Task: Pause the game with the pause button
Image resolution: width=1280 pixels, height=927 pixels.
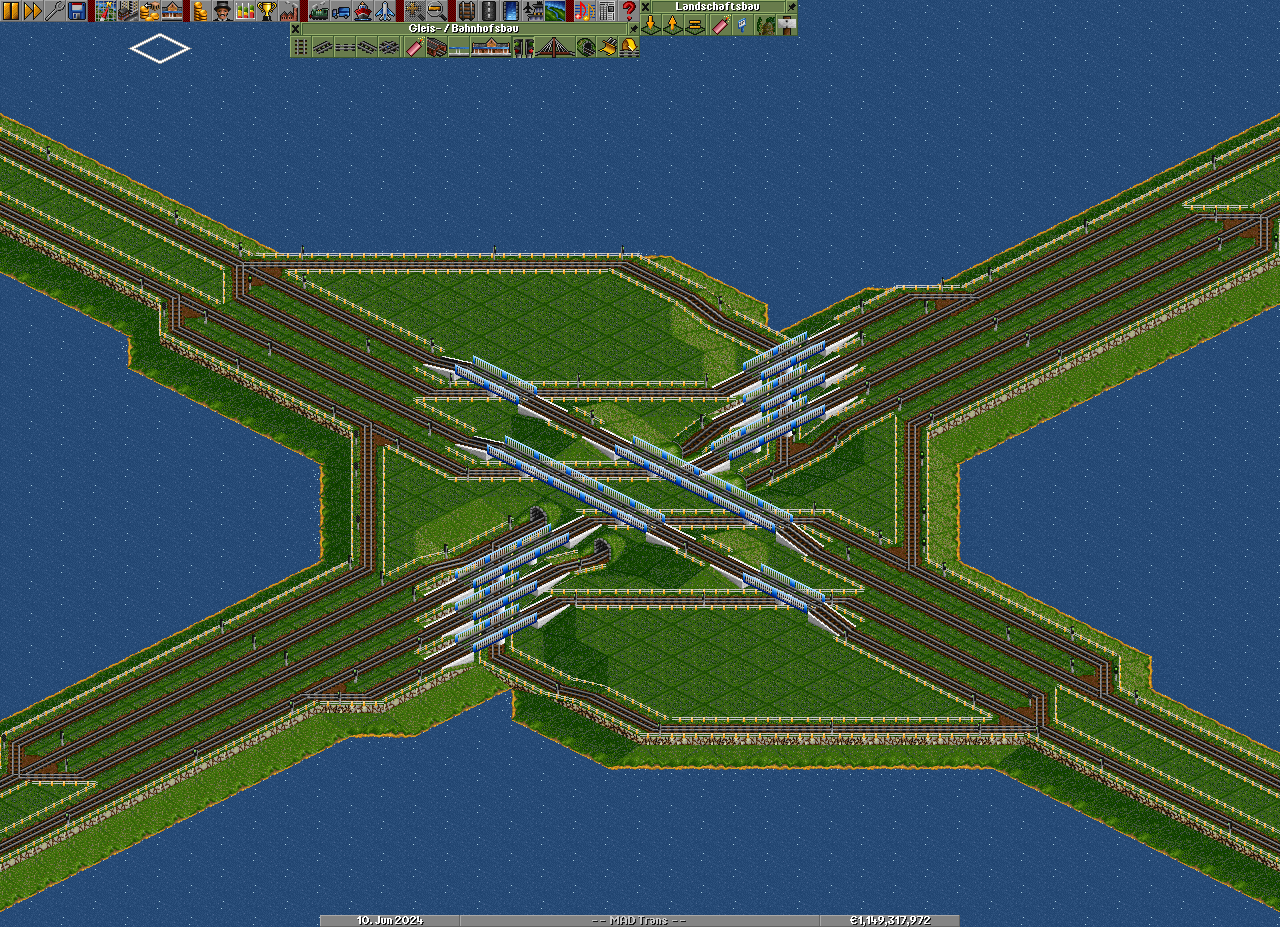Action: 11,11
